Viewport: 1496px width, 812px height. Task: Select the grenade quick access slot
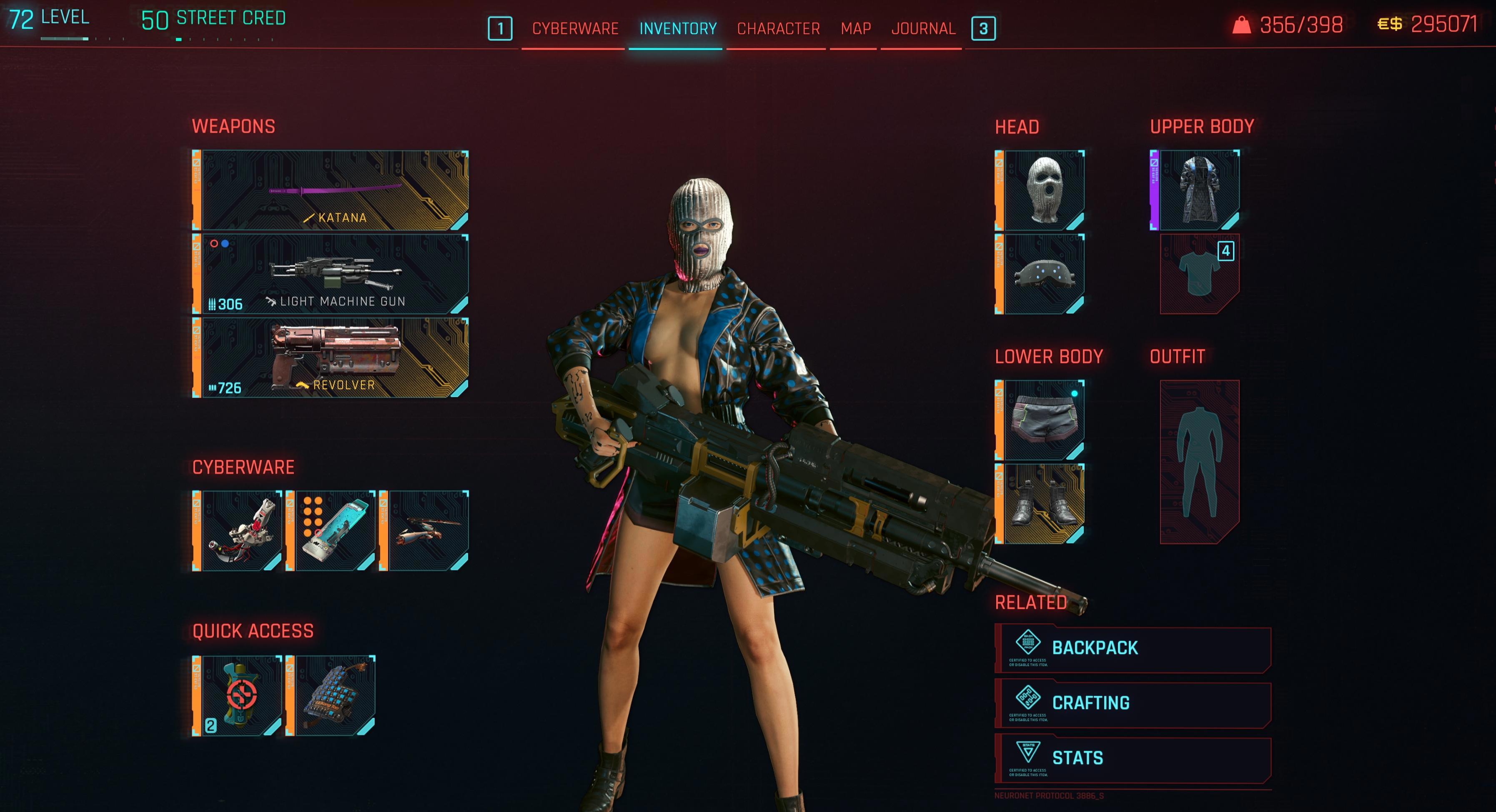241,695
